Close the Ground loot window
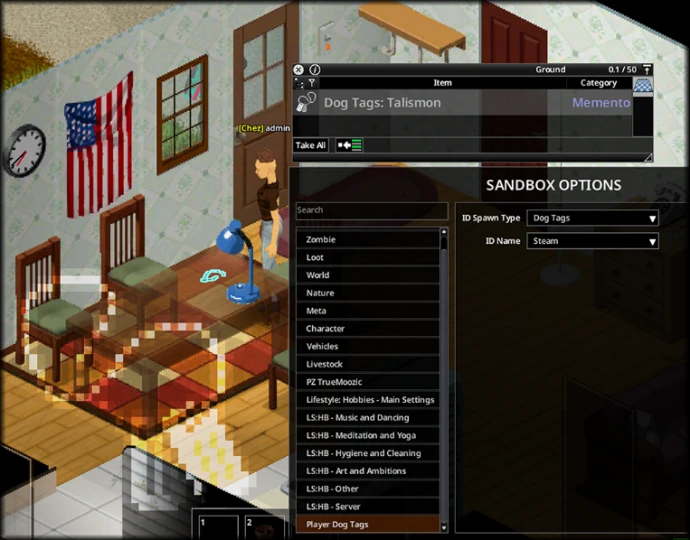This screenshot has height=540, width=690. pos(298,70)
